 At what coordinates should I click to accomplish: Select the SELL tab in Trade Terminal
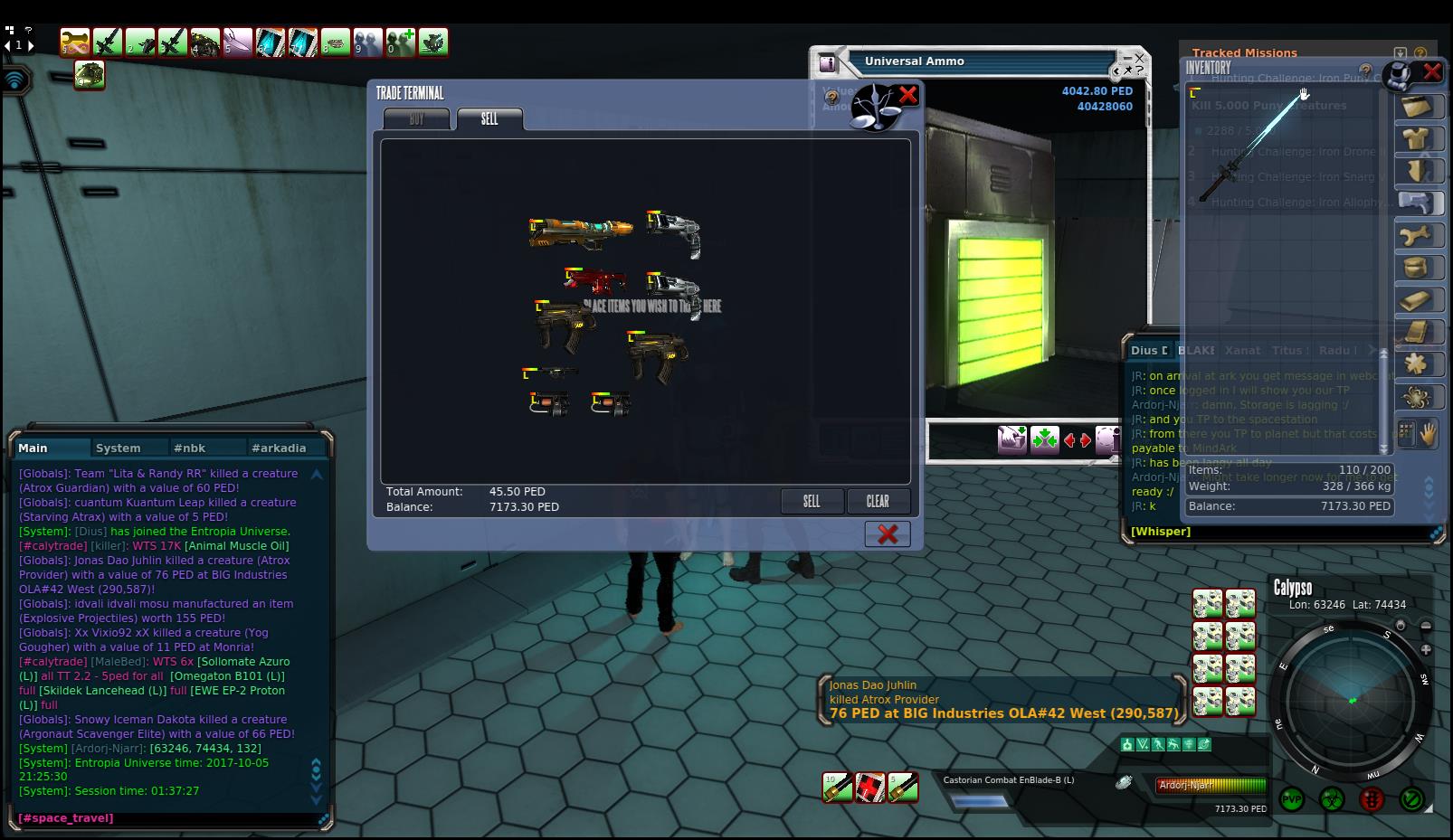pyautogui.click(x=489, y=119)
